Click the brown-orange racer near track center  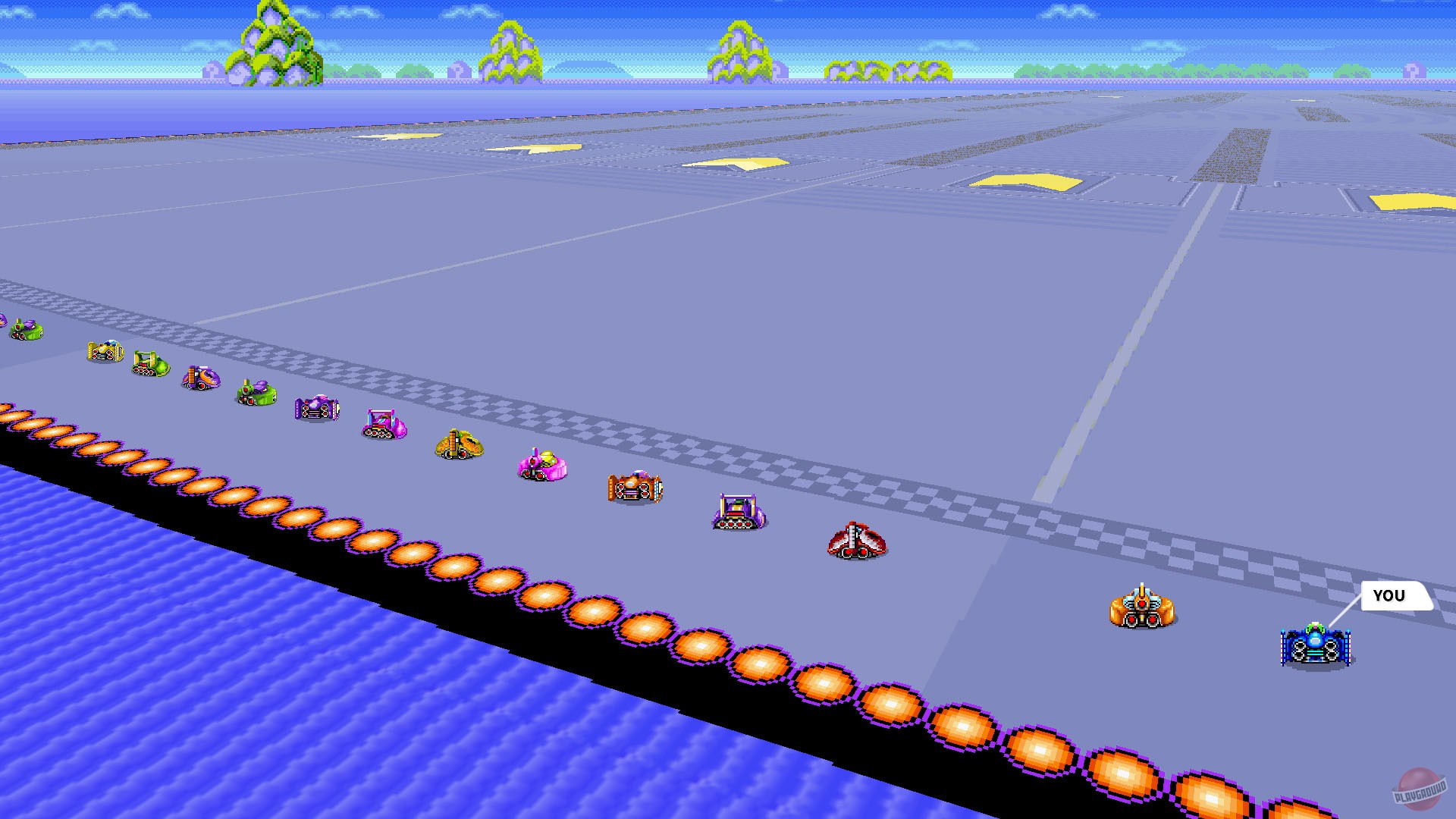pos(637,489)
